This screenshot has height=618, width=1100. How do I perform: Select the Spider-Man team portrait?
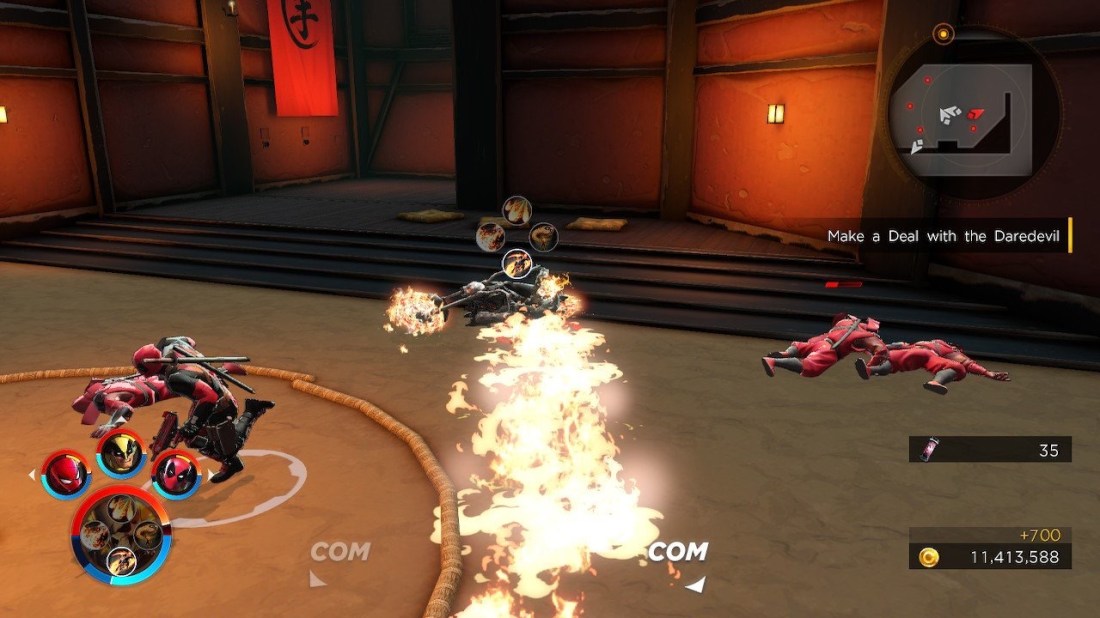67,472
